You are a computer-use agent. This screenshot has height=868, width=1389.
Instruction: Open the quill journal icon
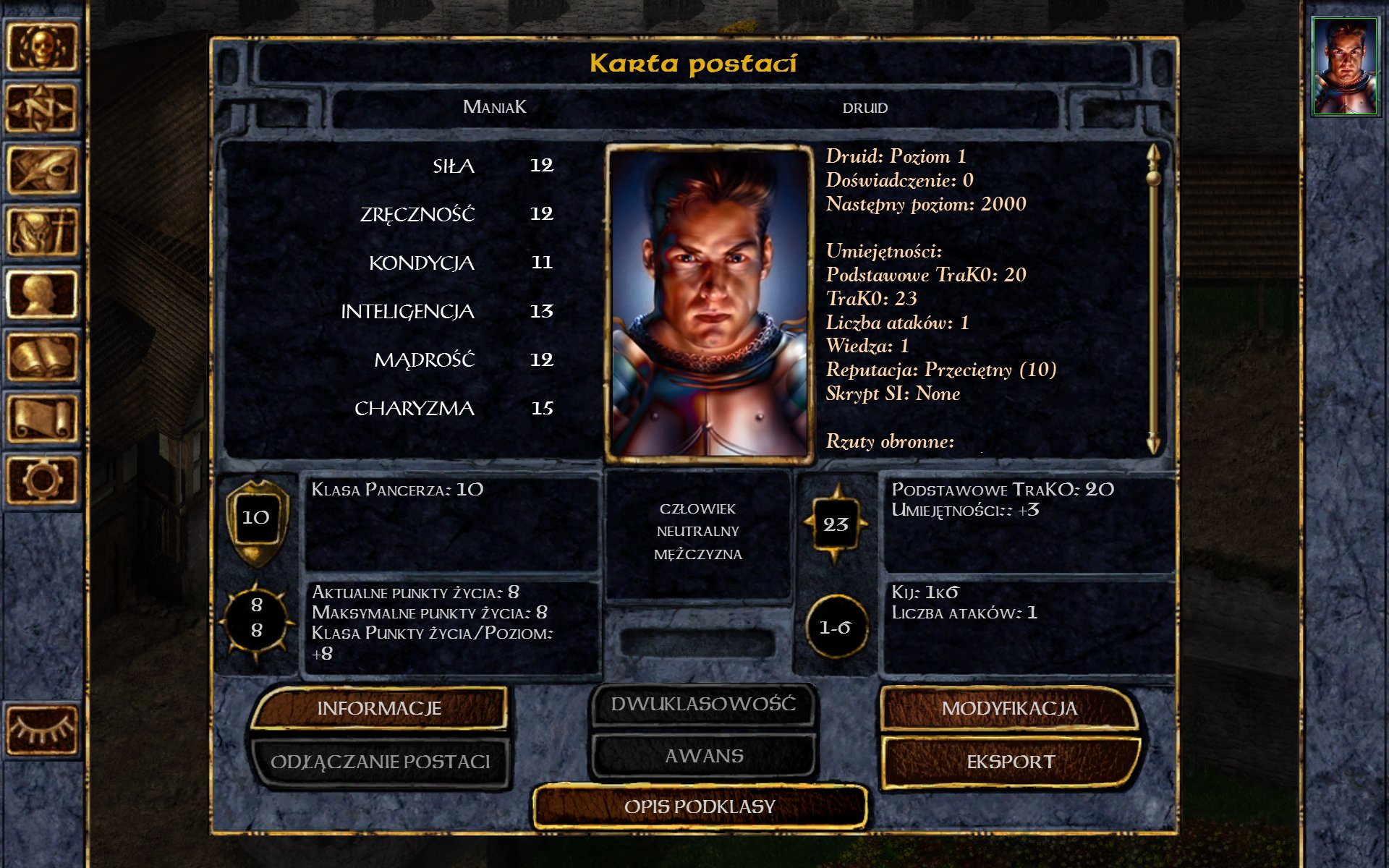click(x=42, y=171)
